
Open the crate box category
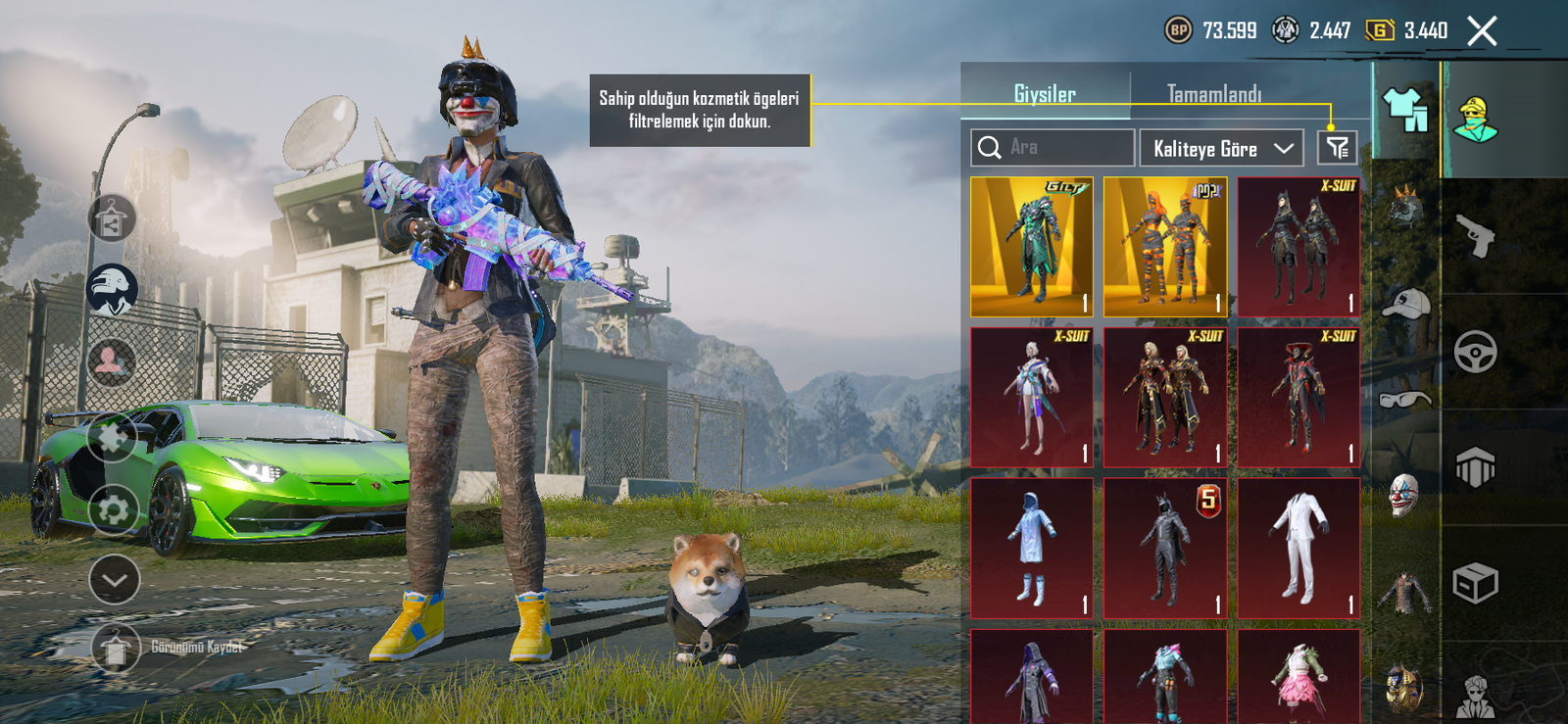tap(1476, 584)
